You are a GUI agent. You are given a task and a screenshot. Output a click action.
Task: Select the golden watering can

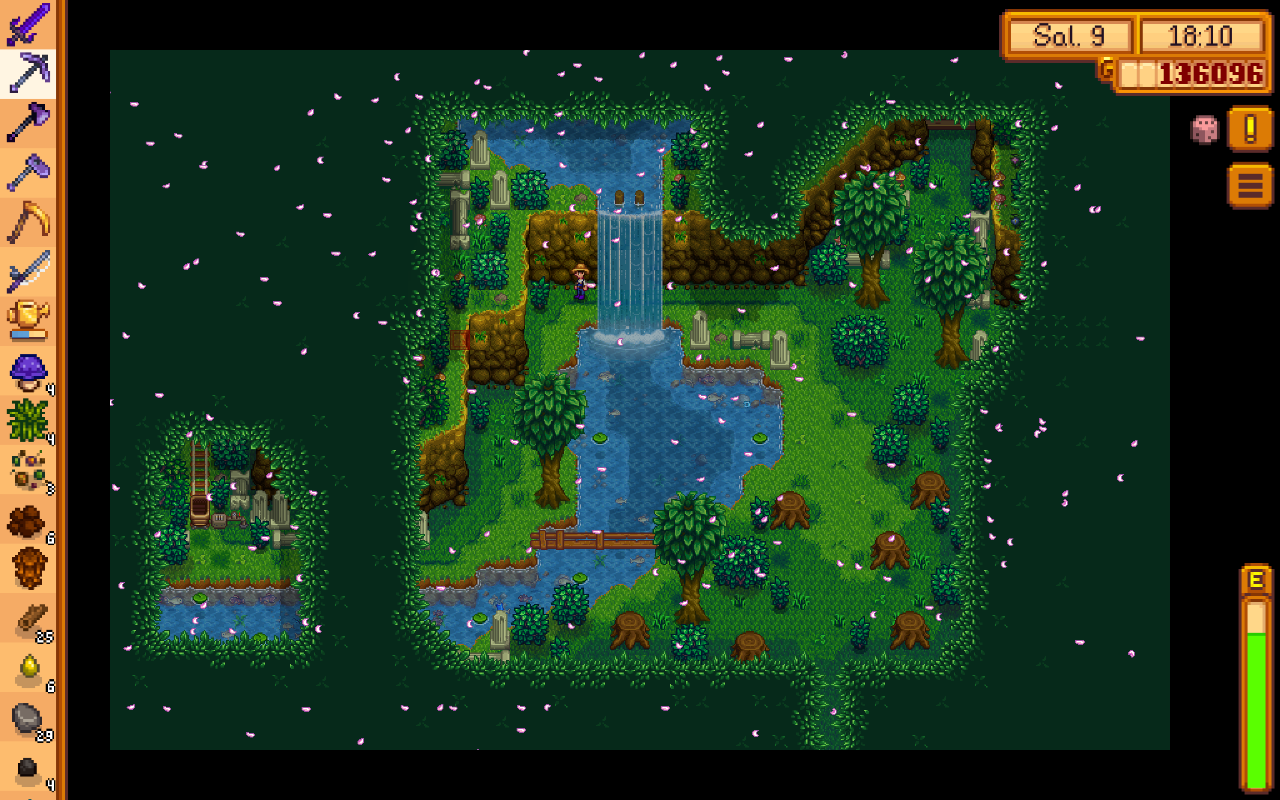(x=28, y=320)
